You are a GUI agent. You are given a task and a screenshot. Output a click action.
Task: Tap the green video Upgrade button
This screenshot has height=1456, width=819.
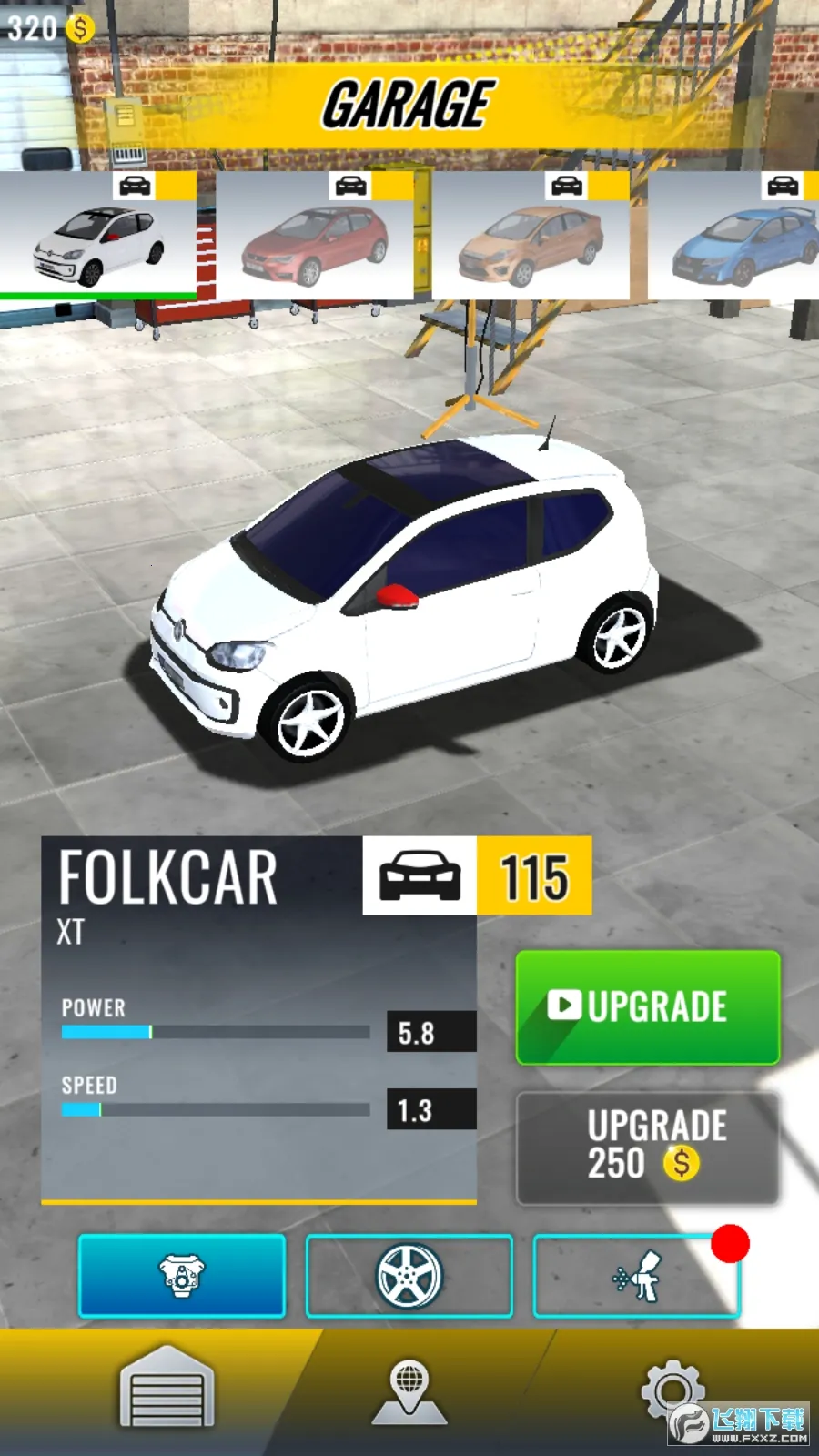[647, 1007]
